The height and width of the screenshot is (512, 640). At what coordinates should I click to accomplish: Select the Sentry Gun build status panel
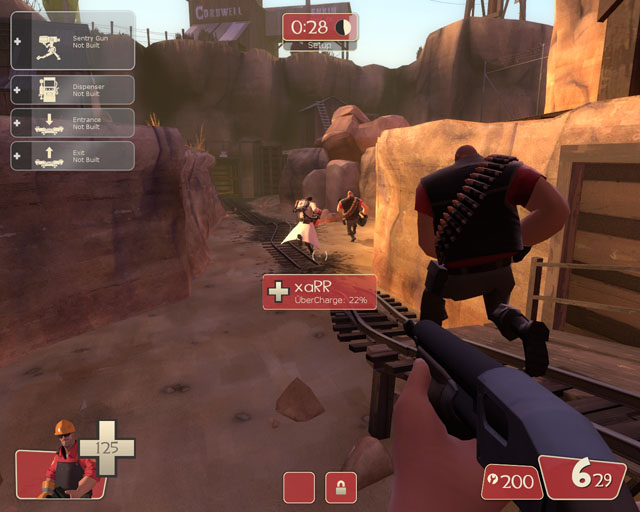72,40
